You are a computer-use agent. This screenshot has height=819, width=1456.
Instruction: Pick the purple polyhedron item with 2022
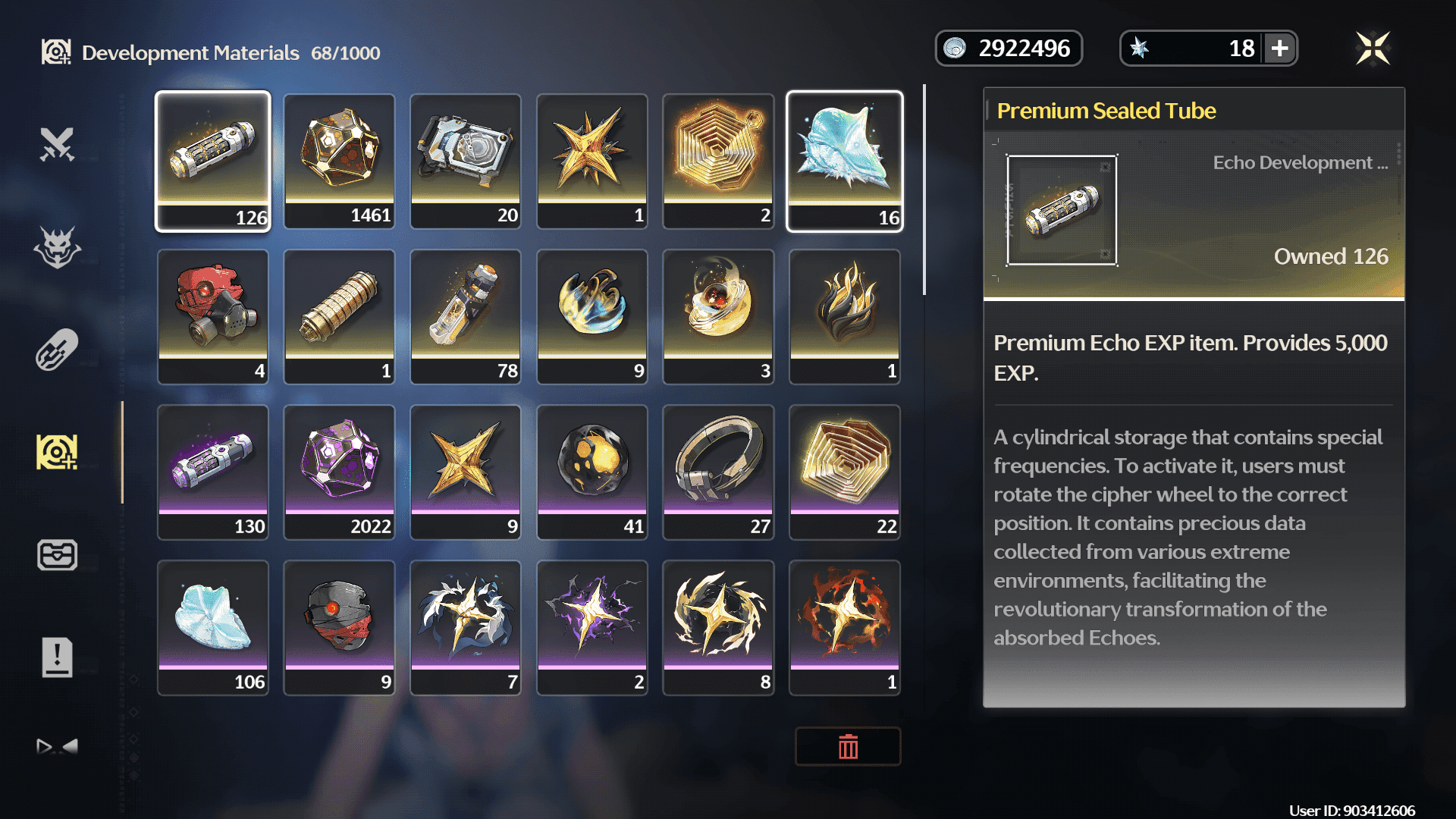point(339,472)
